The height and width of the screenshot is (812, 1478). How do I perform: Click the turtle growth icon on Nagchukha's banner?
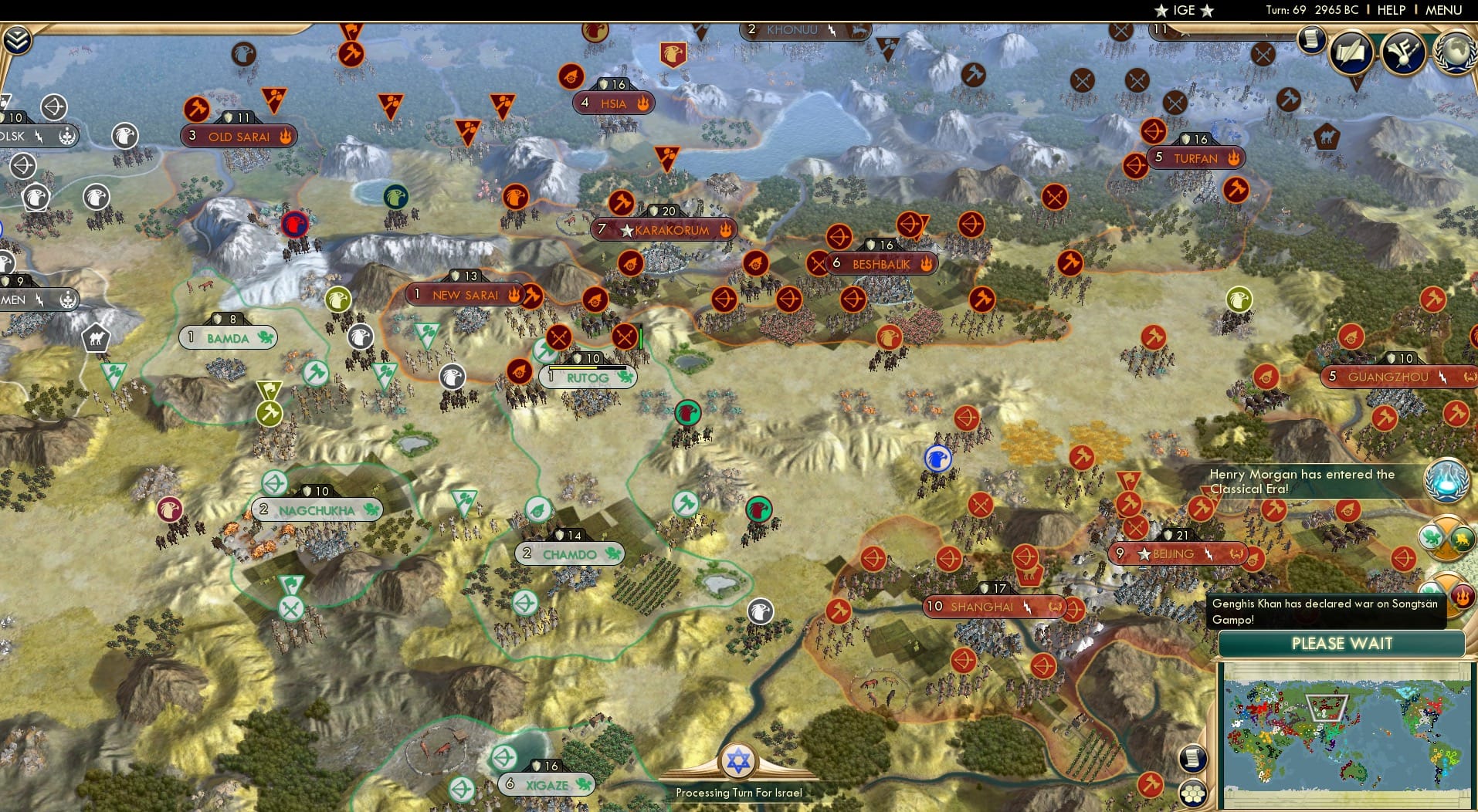[x=371, y=509]
